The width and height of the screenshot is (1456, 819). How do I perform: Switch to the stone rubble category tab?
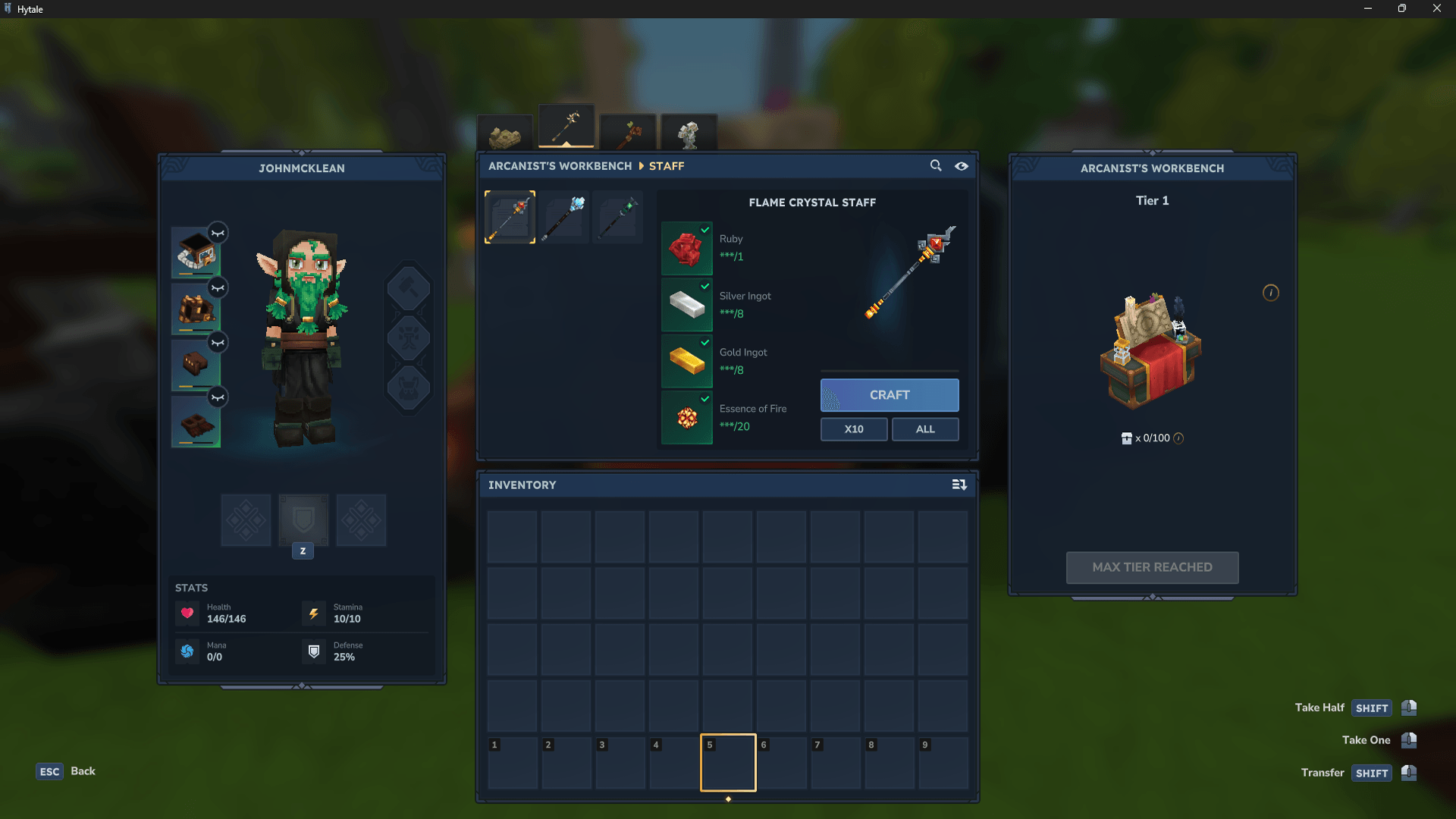(505, 136)
